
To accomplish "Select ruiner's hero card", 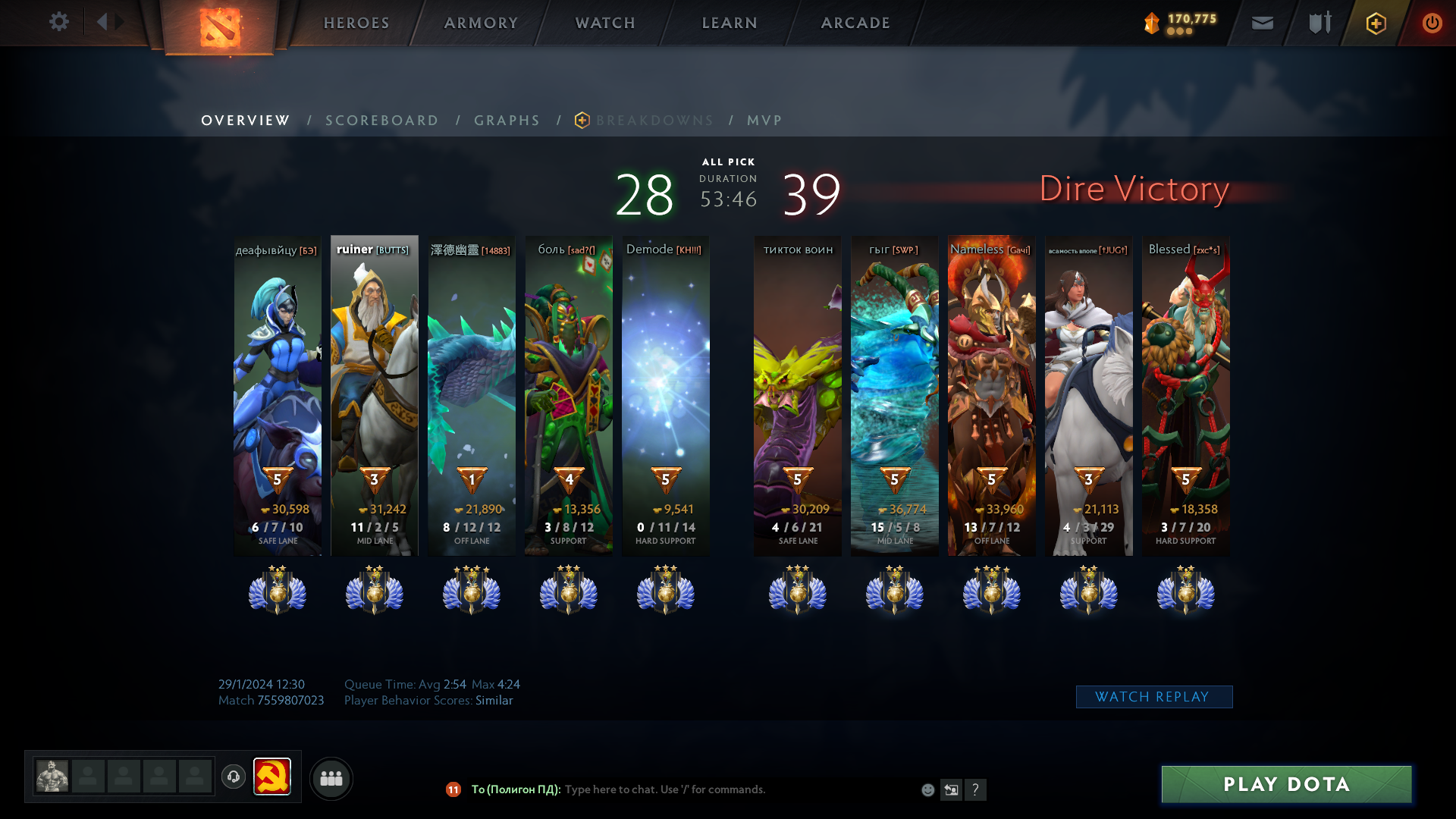I will [375, 394].
